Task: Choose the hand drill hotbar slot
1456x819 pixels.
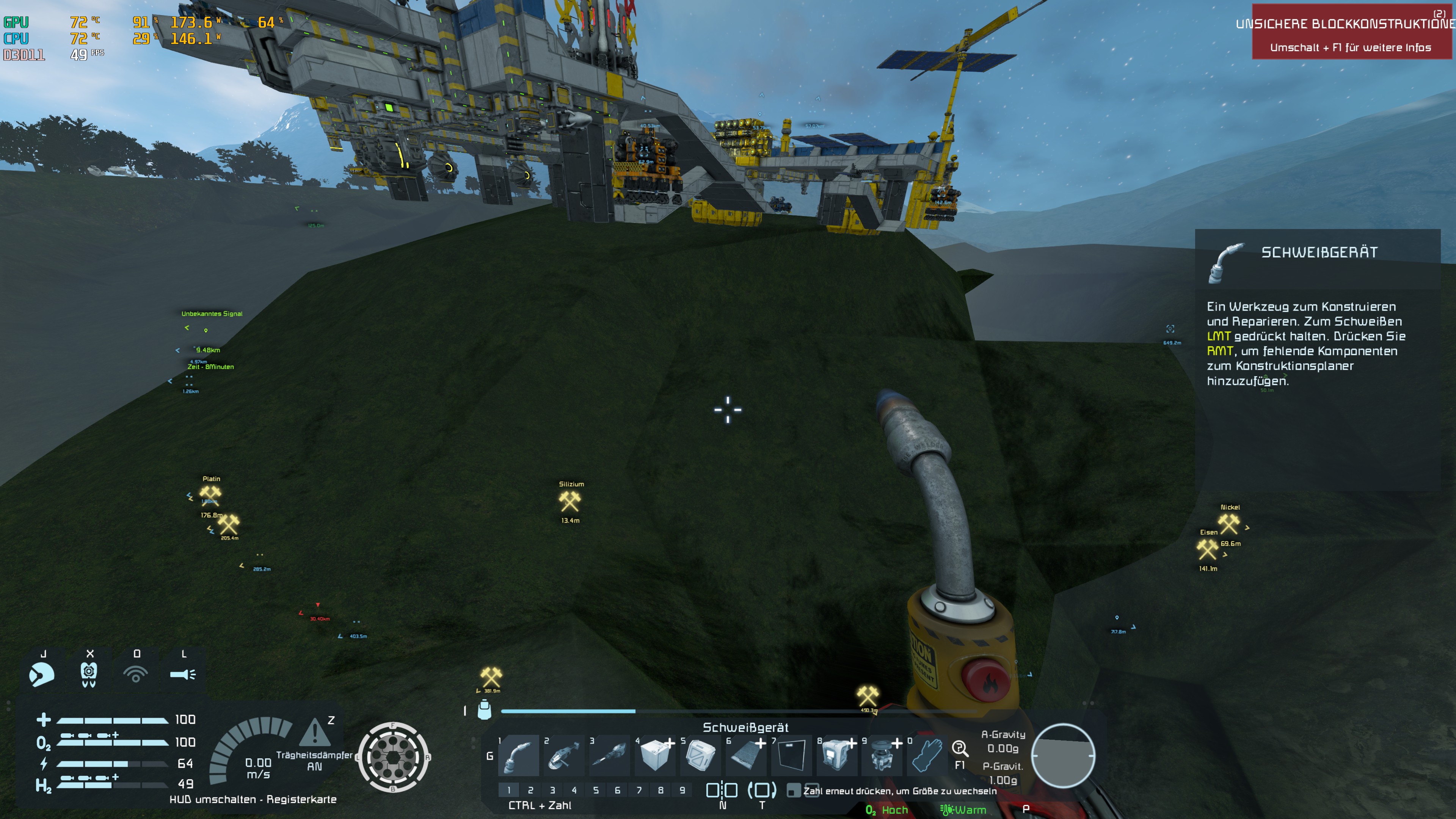Action: [x=609, y=756]
